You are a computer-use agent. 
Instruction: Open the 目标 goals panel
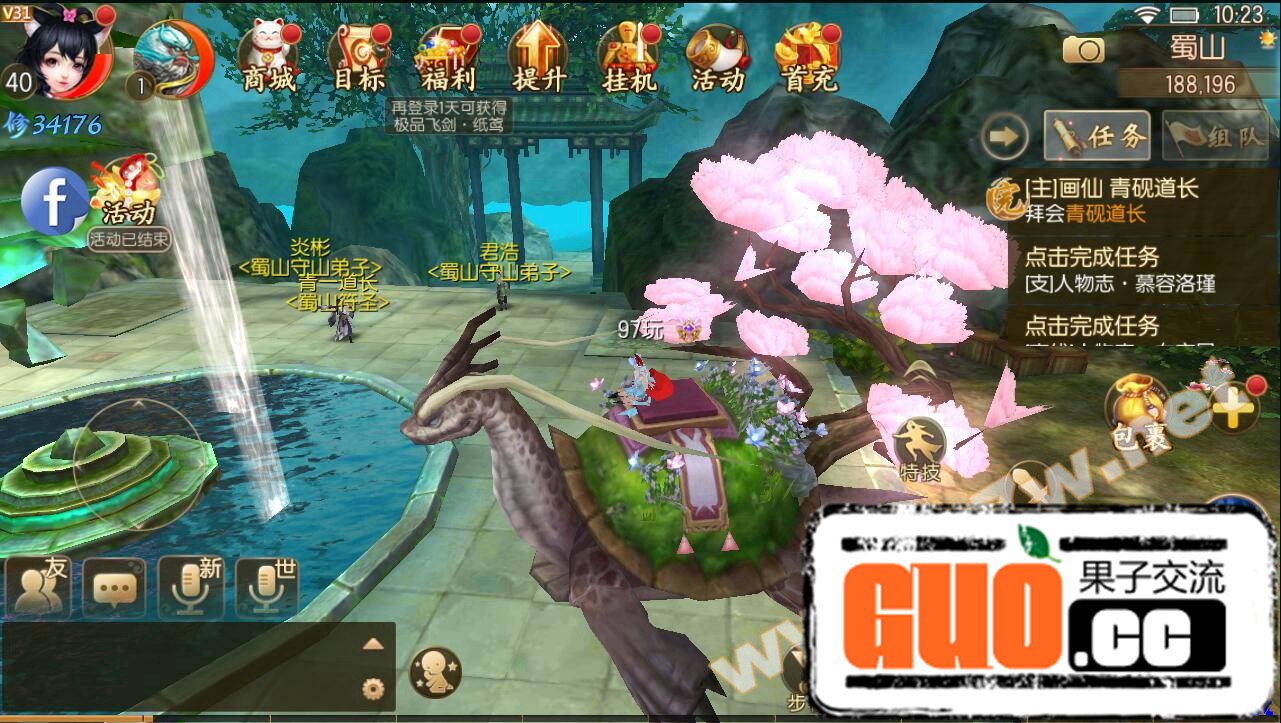359,57
